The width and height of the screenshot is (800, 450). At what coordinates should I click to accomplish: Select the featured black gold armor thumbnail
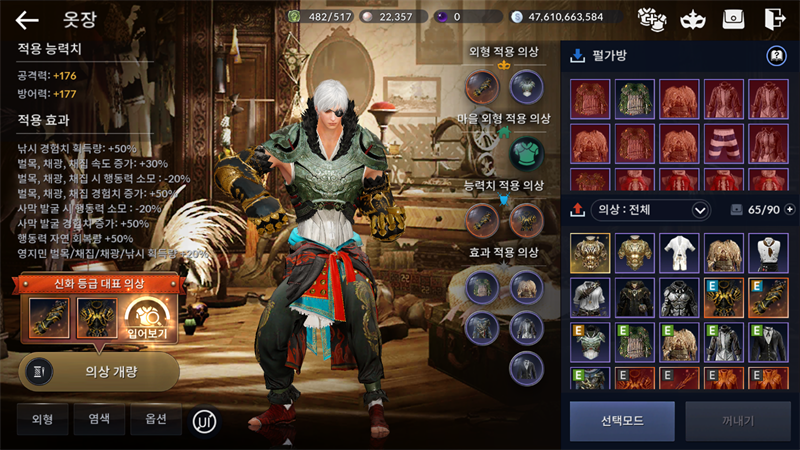tap(95, 319)
